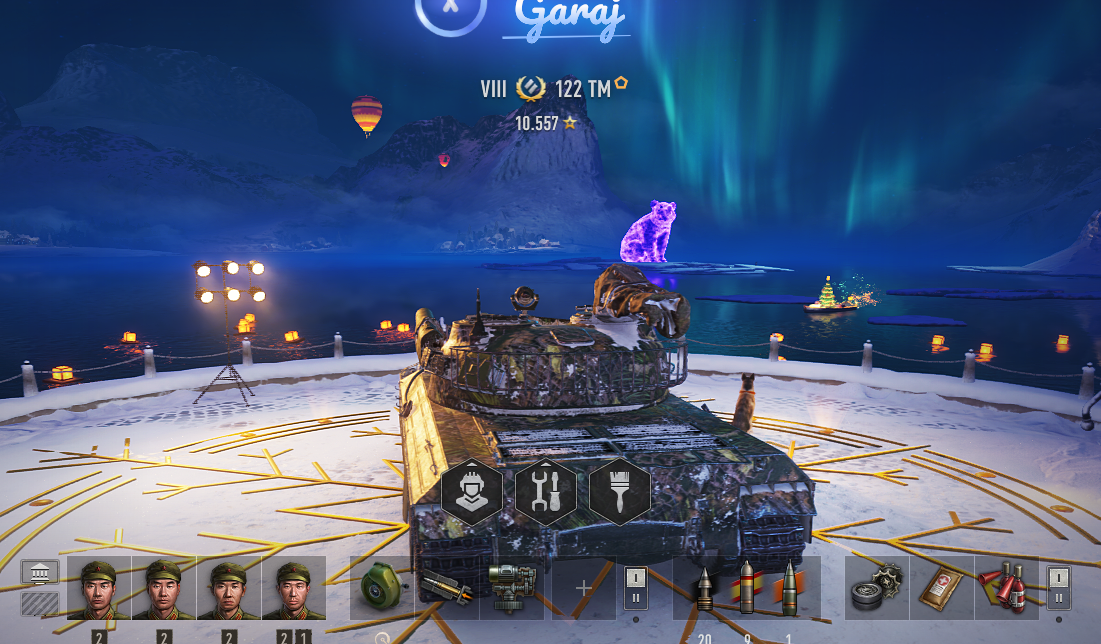Click the barracks building icon
Viewport: 1101px width, 644px height.
point(40,573)
